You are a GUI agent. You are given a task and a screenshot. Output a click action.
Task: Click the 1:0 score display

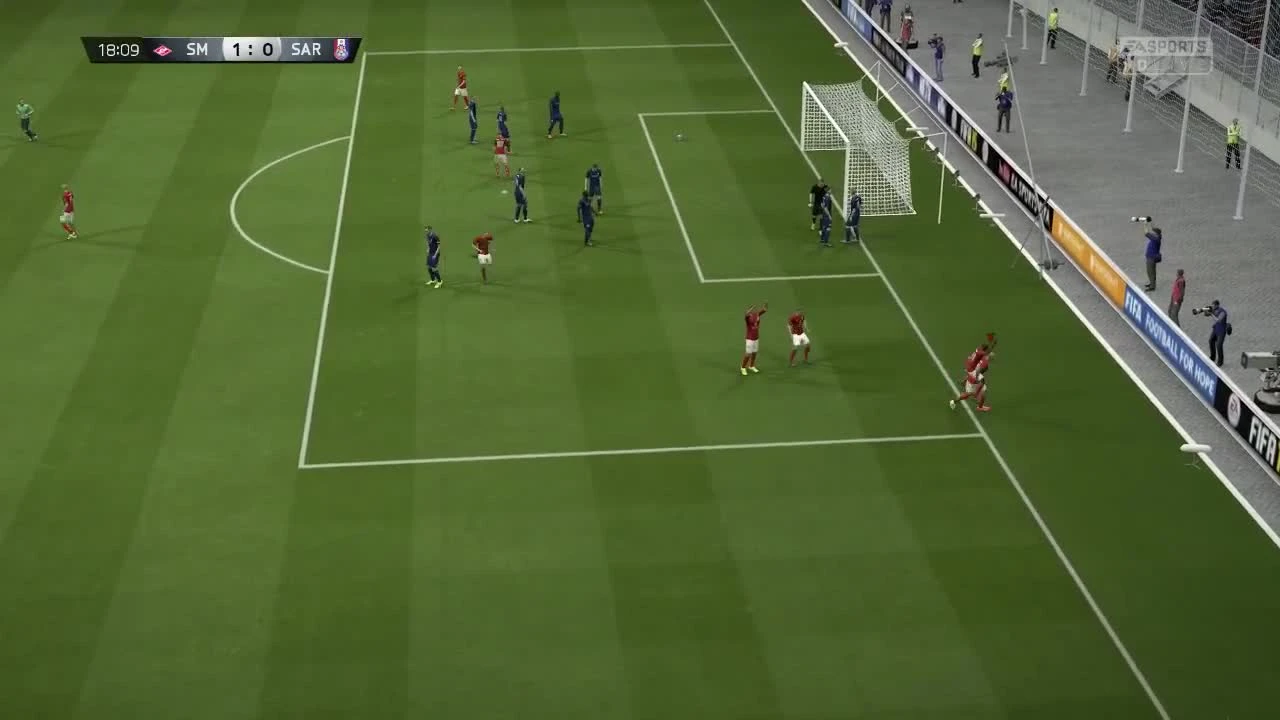(252, 50)
